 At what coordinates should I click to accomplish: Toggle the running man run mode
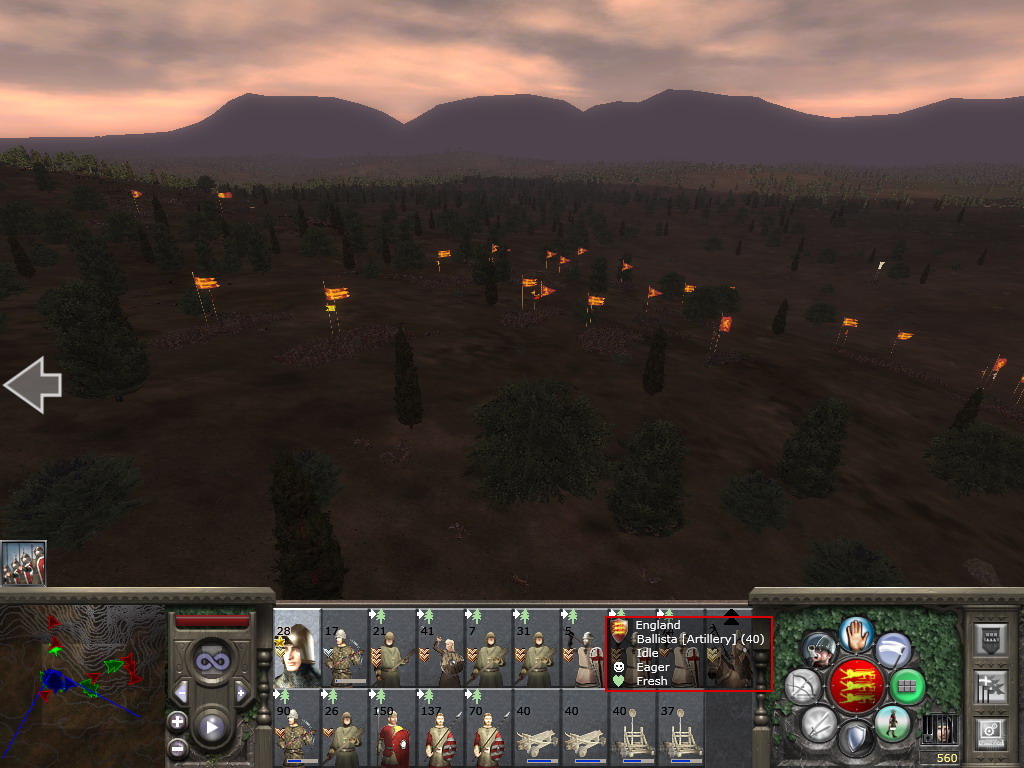[x=891, y=722]
